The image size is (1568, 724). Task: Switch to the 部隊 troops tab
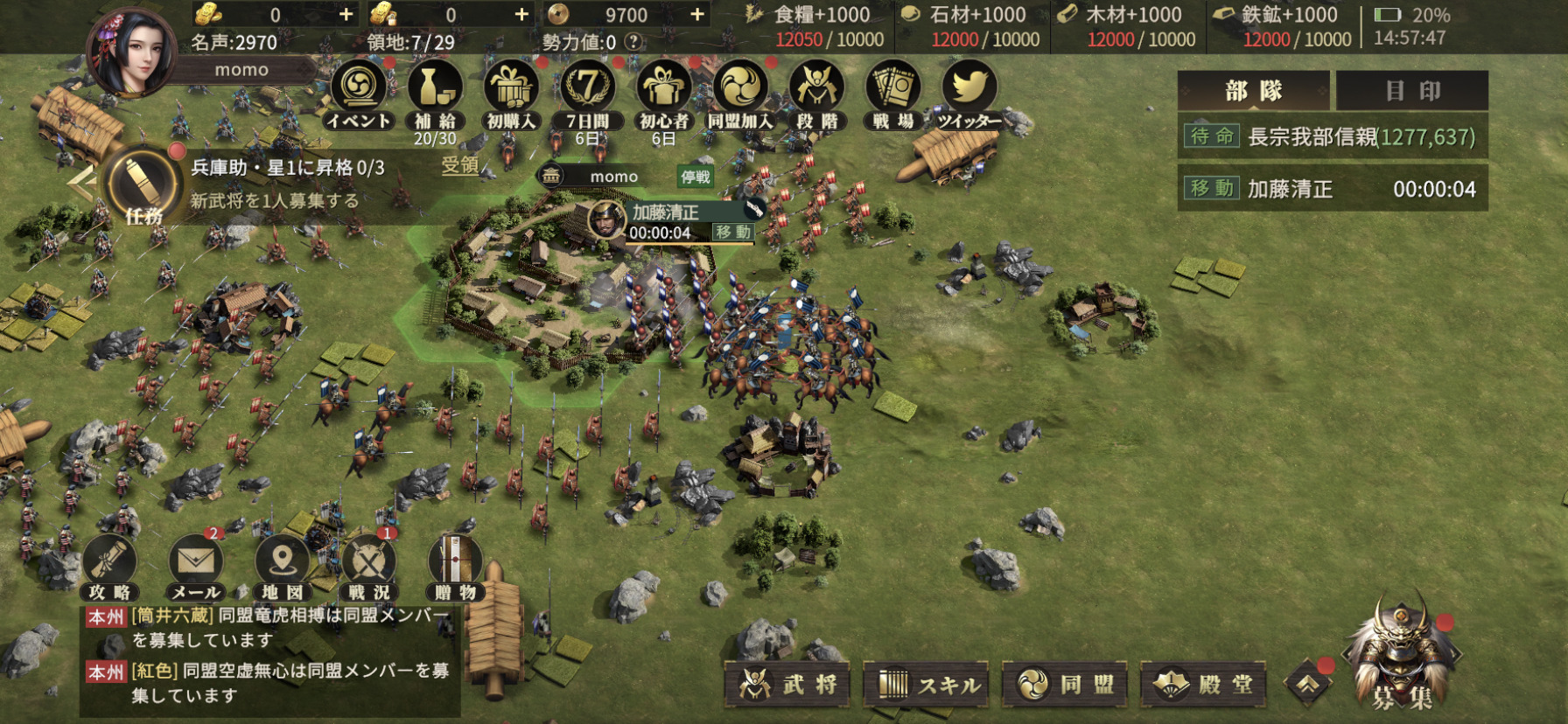coord(1253,91)
